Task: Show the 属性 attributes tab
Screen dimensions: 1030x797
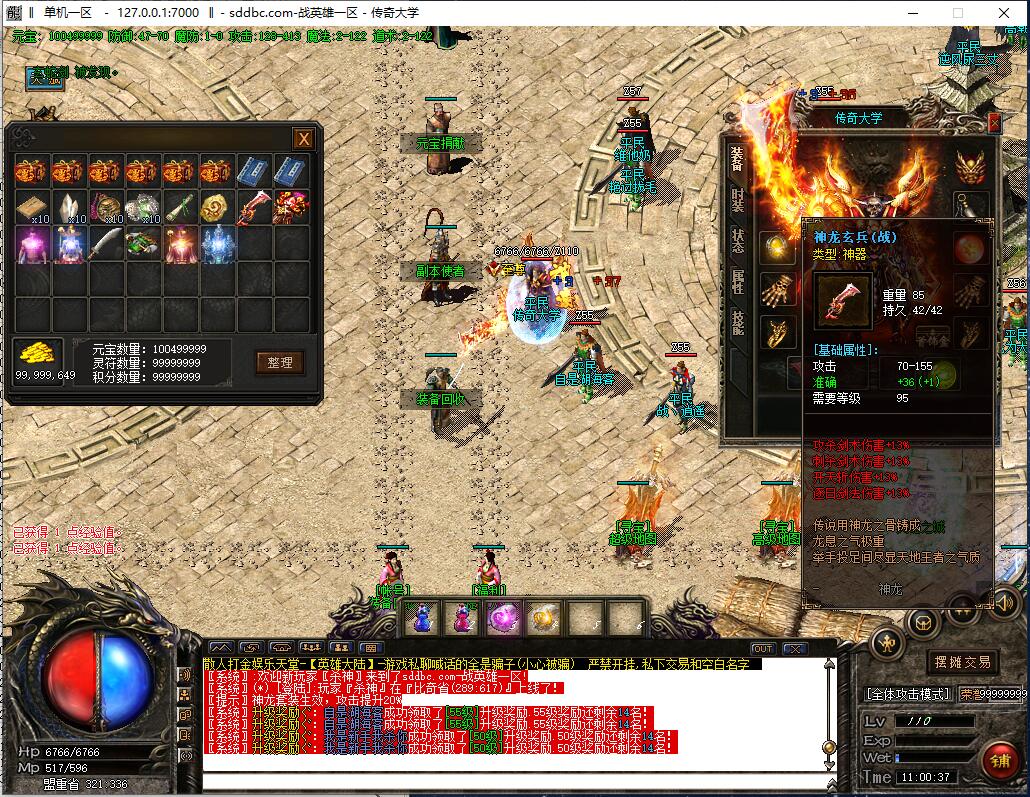Action: (x=737, y=281)
